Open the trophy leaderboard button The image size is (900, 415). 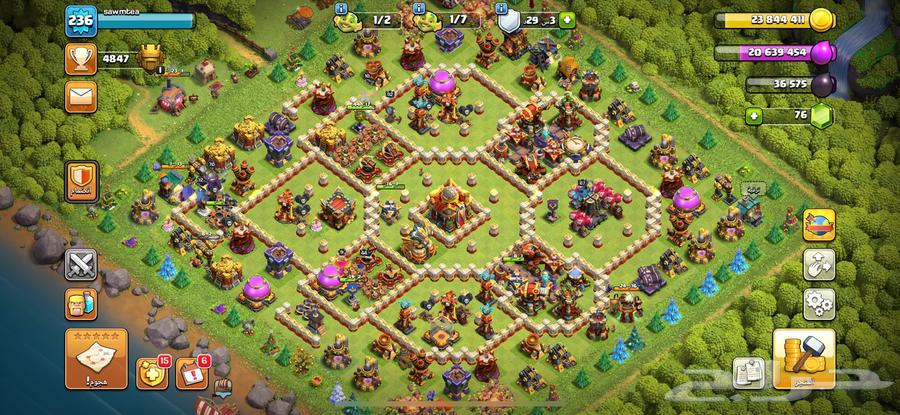pyautogui.click(x=80, y=59)
